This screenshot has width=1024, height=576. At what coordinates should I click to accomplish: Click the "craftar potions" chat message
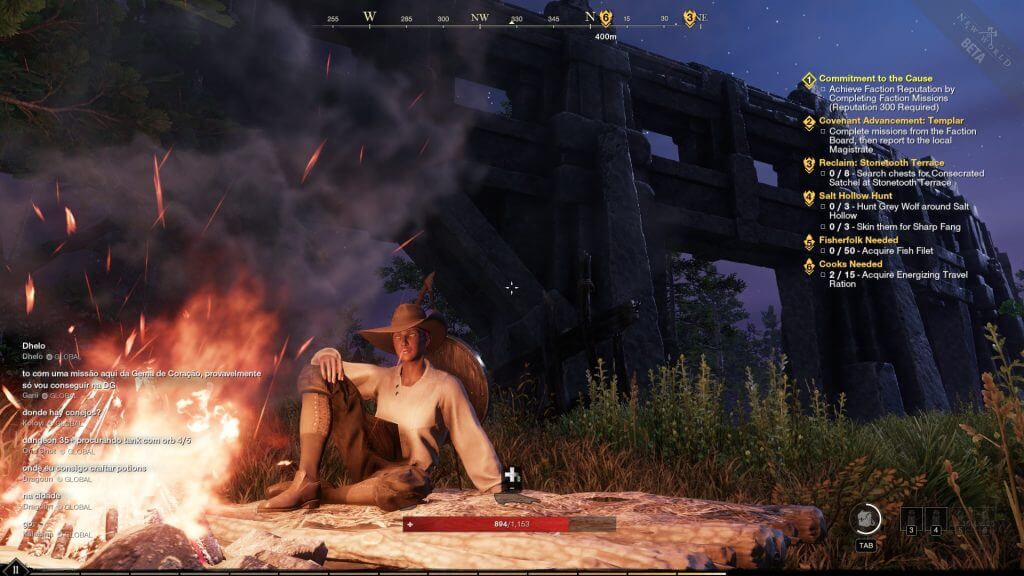[84, 468]
